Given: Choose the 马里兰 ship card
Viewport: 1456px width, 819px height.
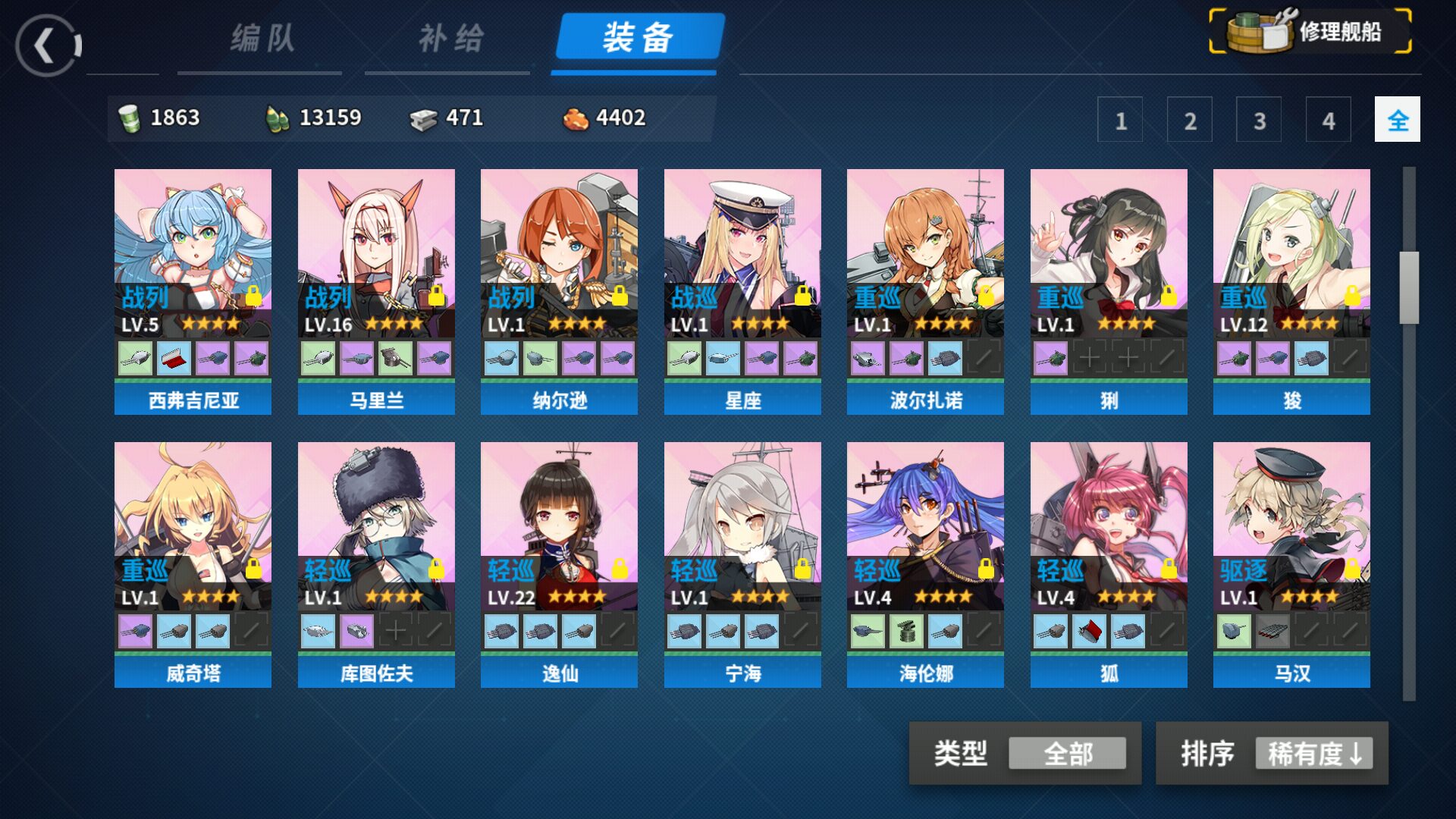Looking at the screenshot, I should (x=376, y=250).
